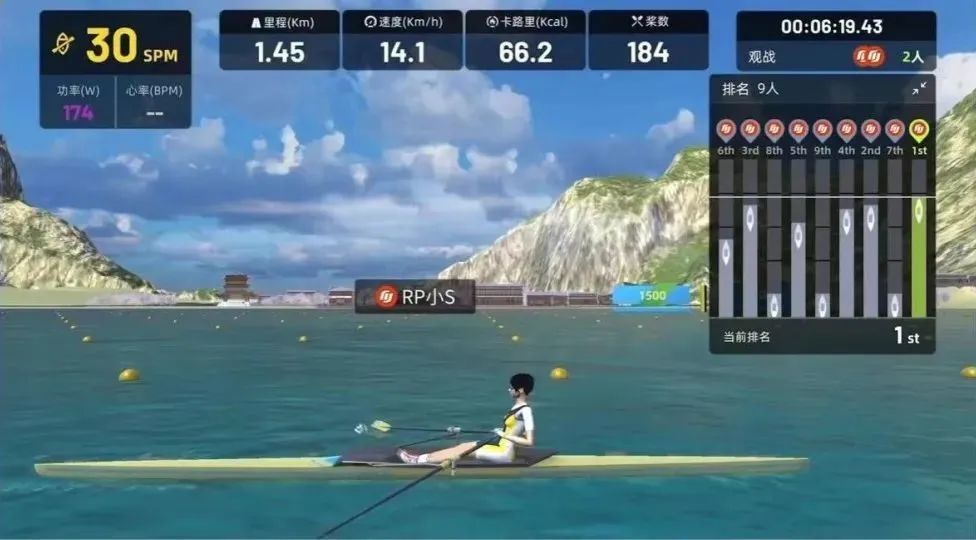Image resolution: width=976 pixels, height=540 pixels.
Task: Select the 9th place rower marker
Action: 822,130
